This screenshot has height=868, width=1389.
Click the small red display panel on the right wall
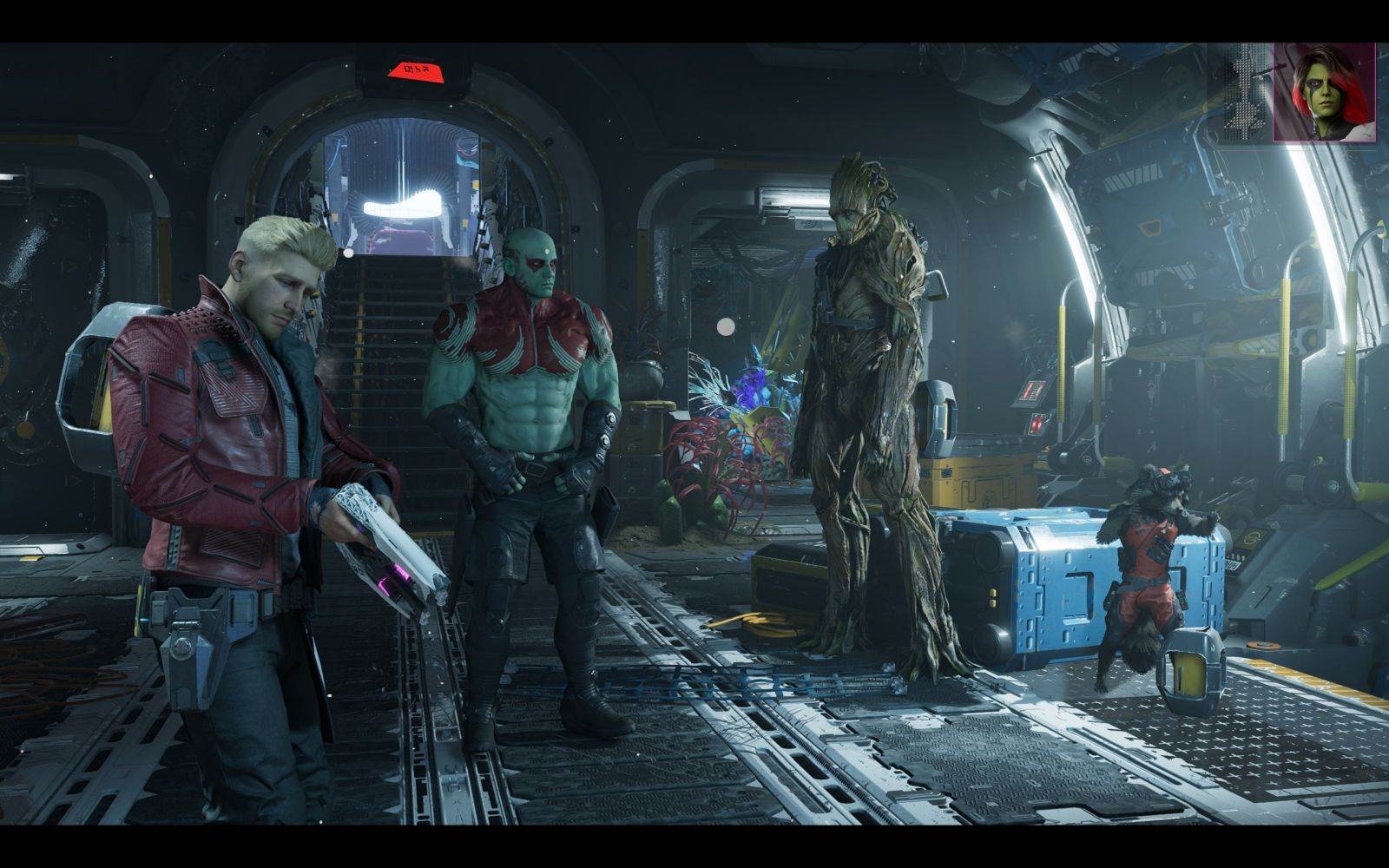pyautogui.click(x=1035, y=426)
